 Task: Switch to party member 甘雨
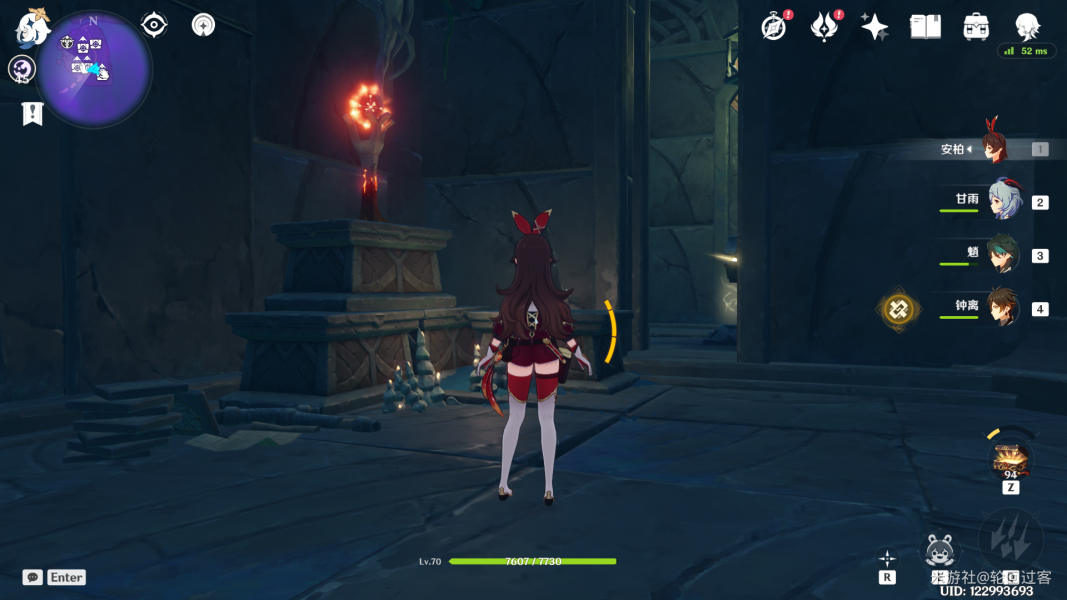1004,201
